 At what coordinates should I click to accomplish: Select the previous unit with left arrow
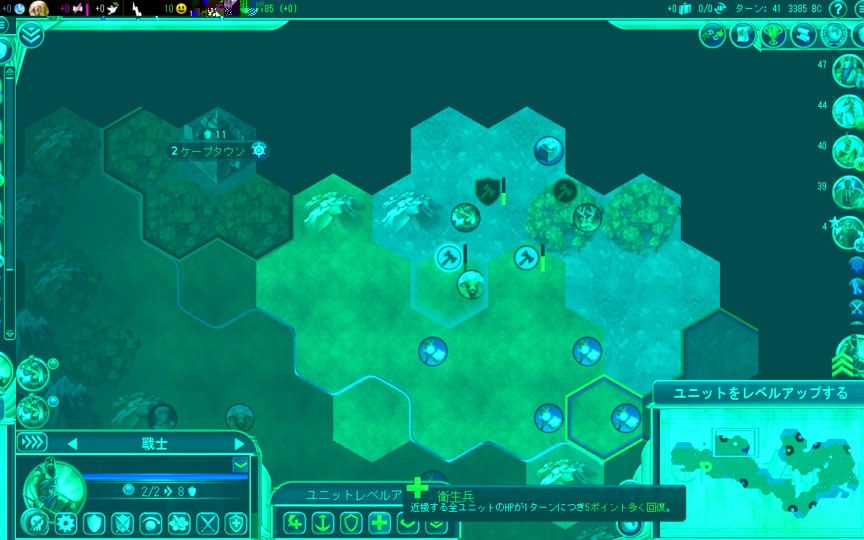[71, 443]
